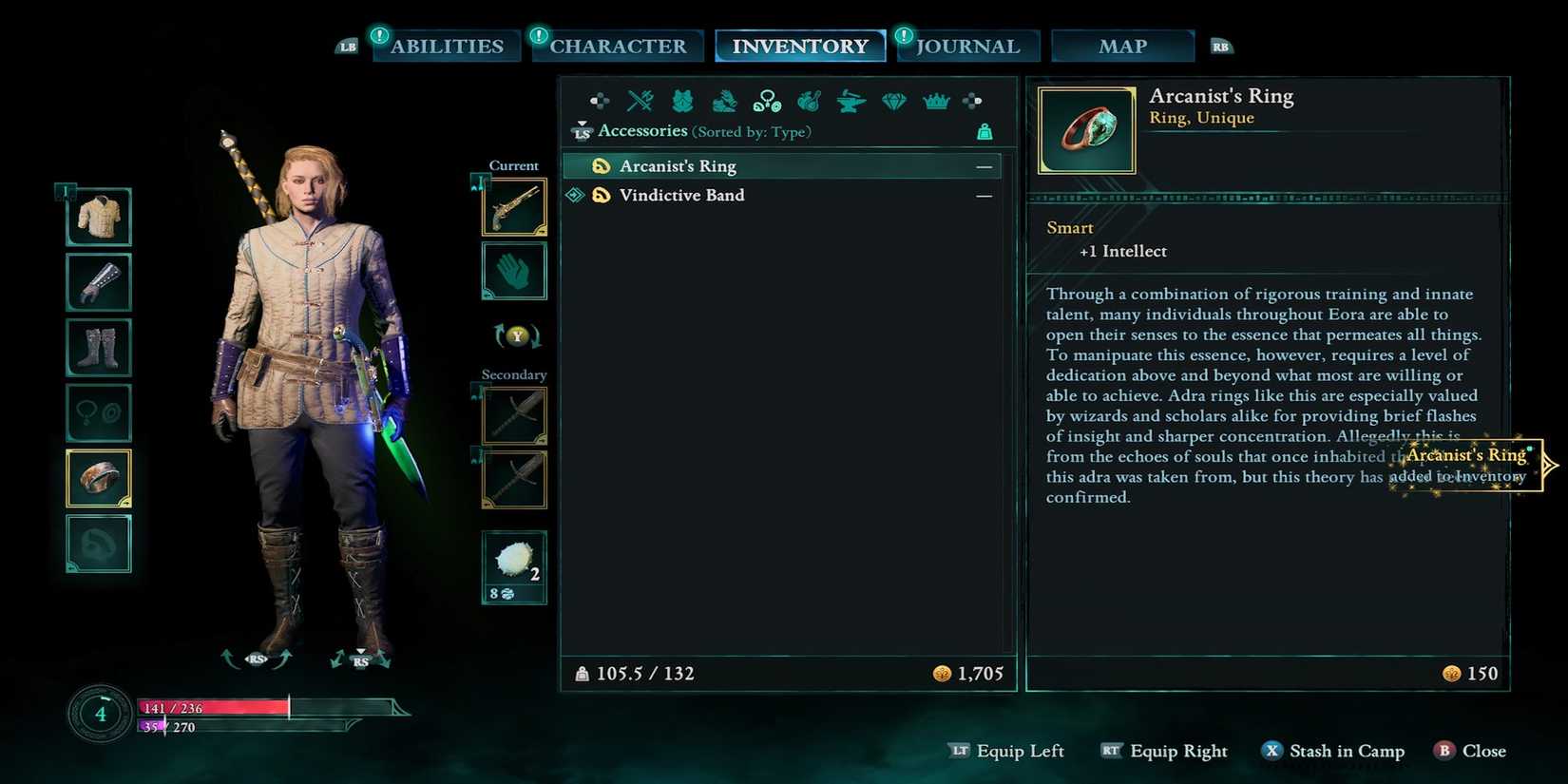
Task: Open the item details chevron beside Arcanist's Ring notification
Action: pyautogui.click(x=1550, y=466)
